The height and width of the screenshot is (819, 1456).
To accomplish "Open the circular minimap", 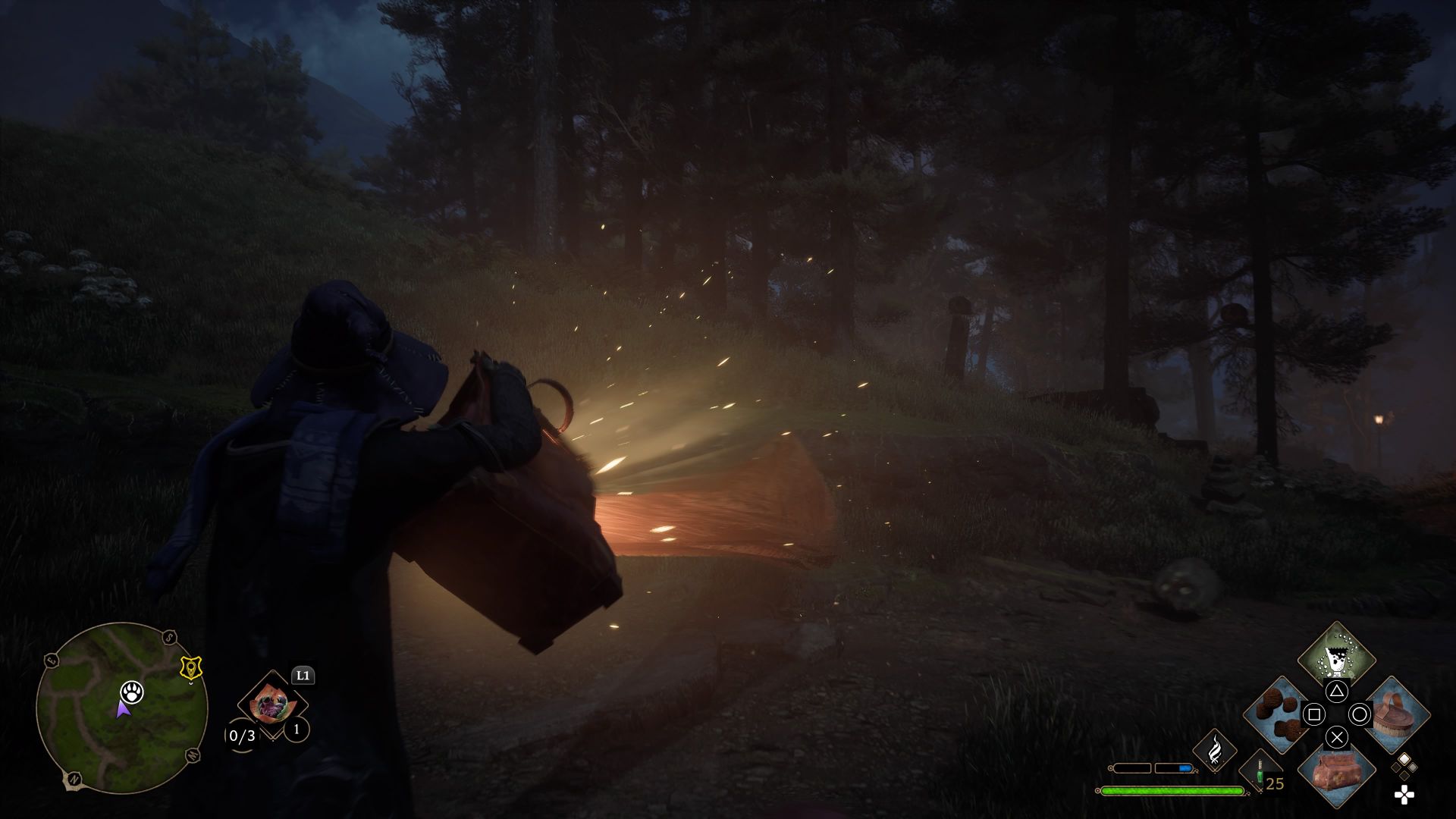I will 121,708.
